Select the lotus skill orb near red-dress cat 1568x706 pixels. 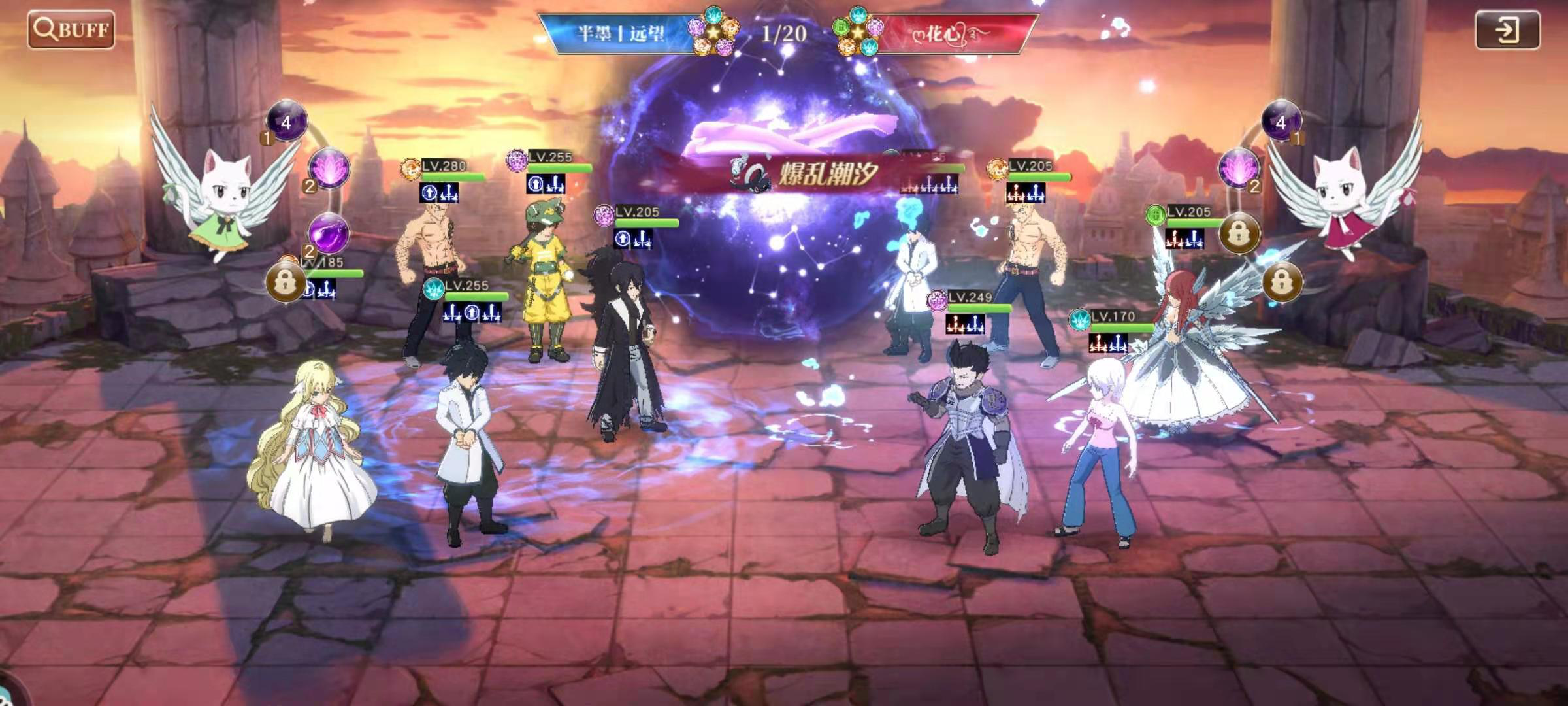point(1238,169)
